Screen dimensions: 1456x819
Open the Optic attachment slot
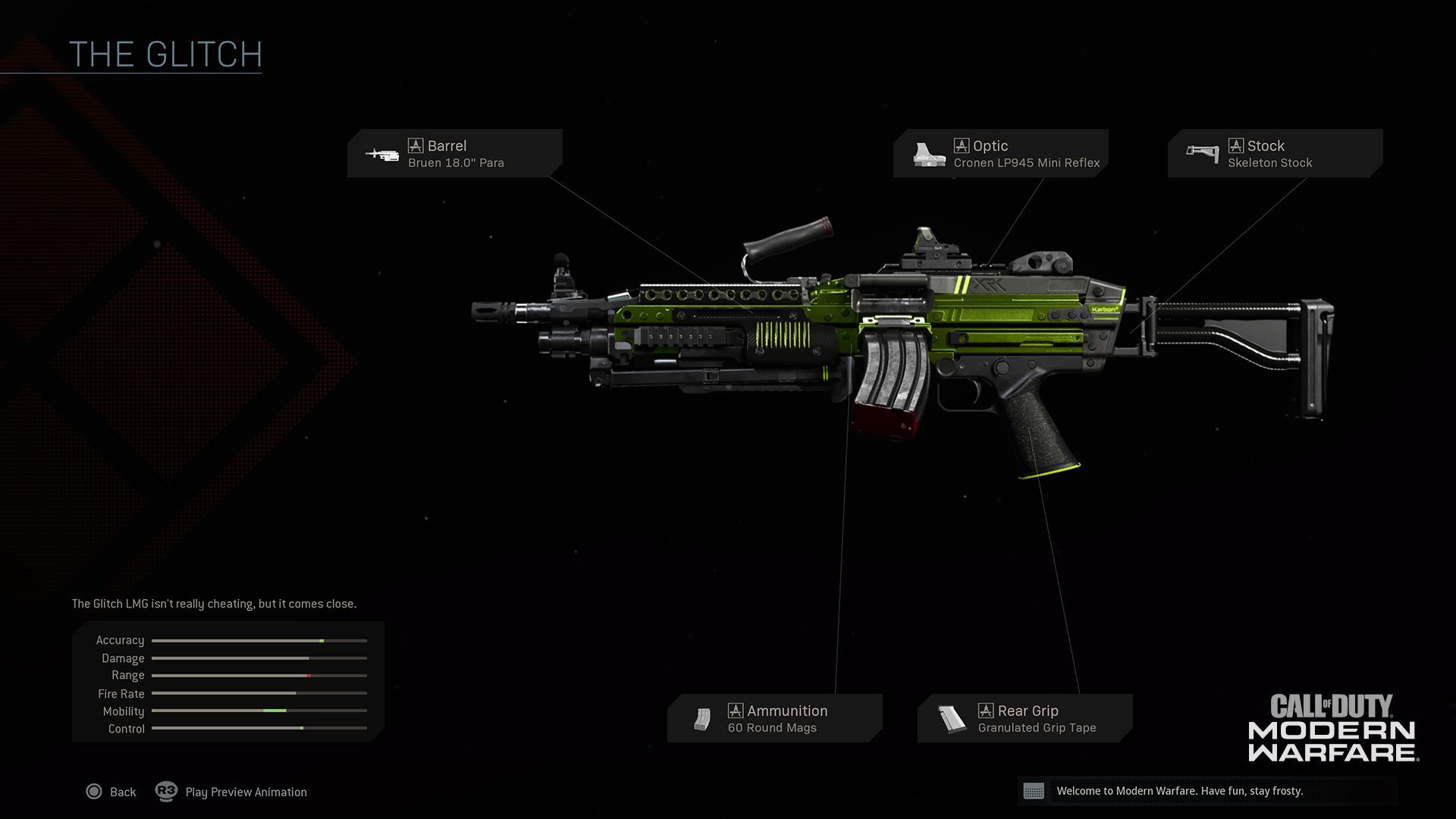point(1000,153)
